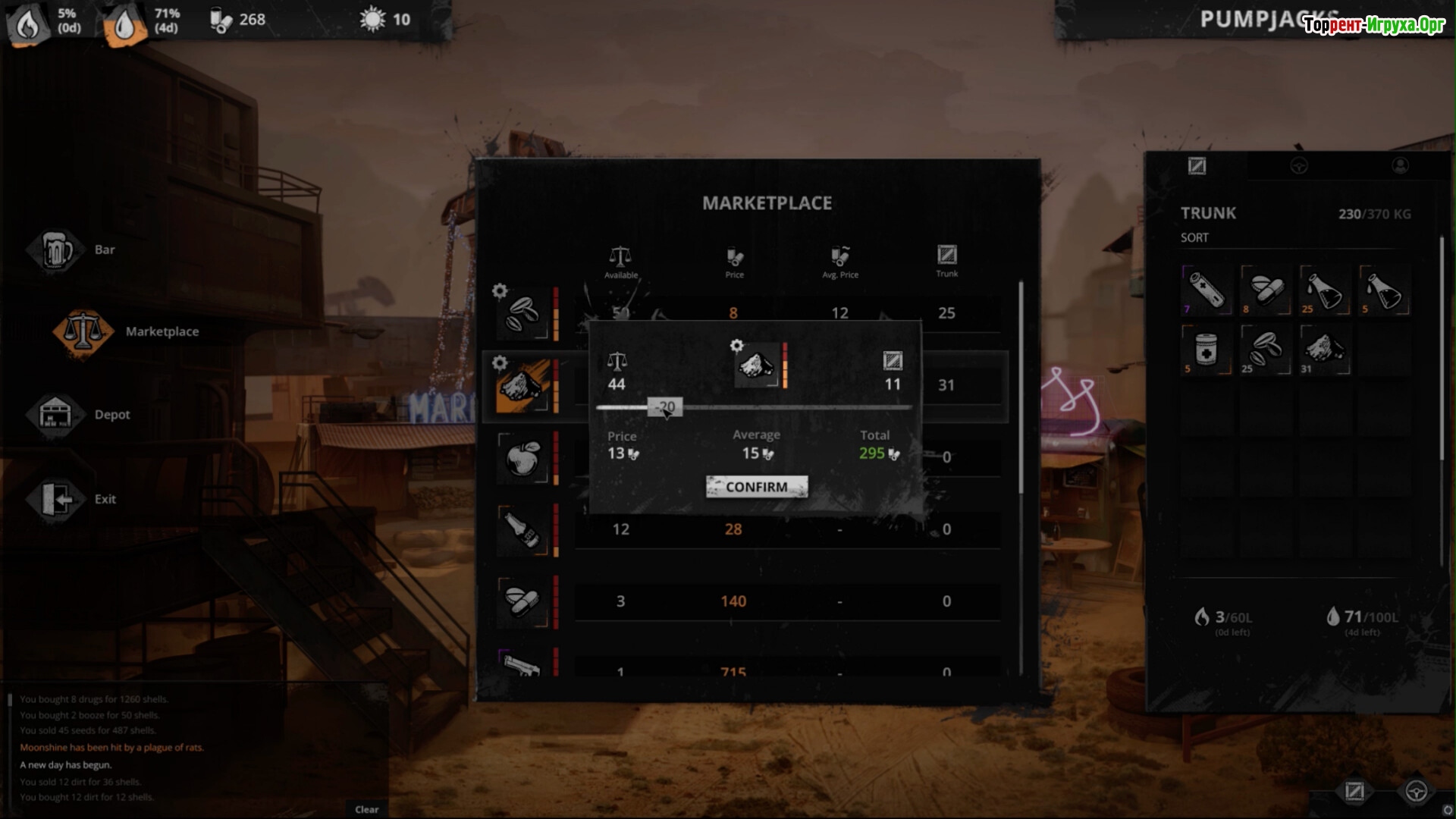Pick the drugs pills marketplace item
This screenshot has width=1456, height=819.
[522, 601]
